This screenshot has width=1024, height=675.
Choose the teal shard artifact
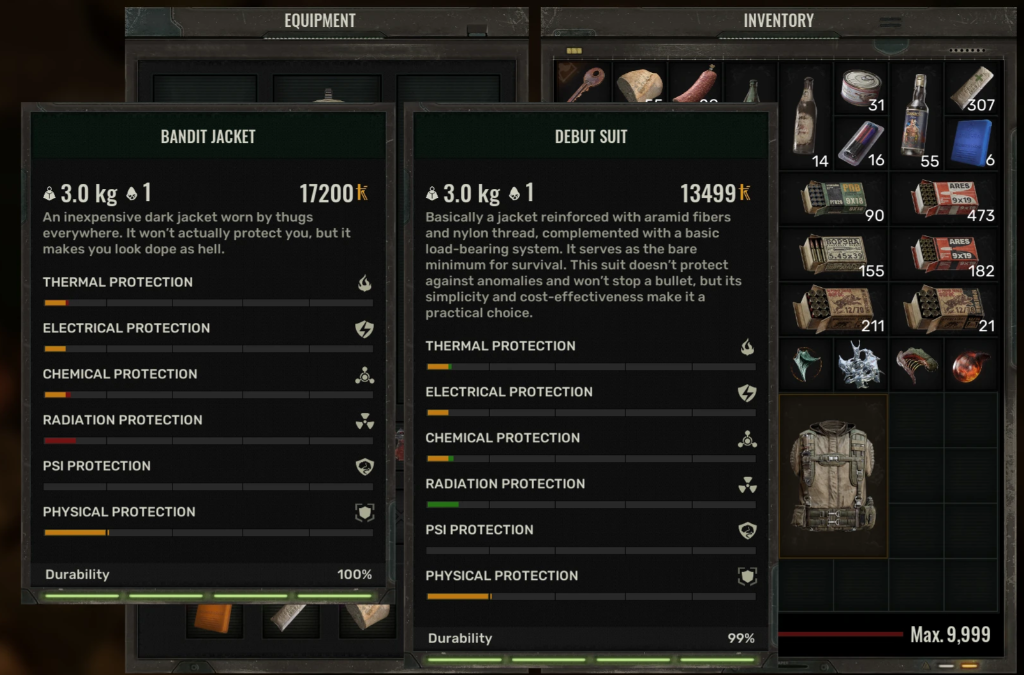pyautogui.click(x=806, y=364)
